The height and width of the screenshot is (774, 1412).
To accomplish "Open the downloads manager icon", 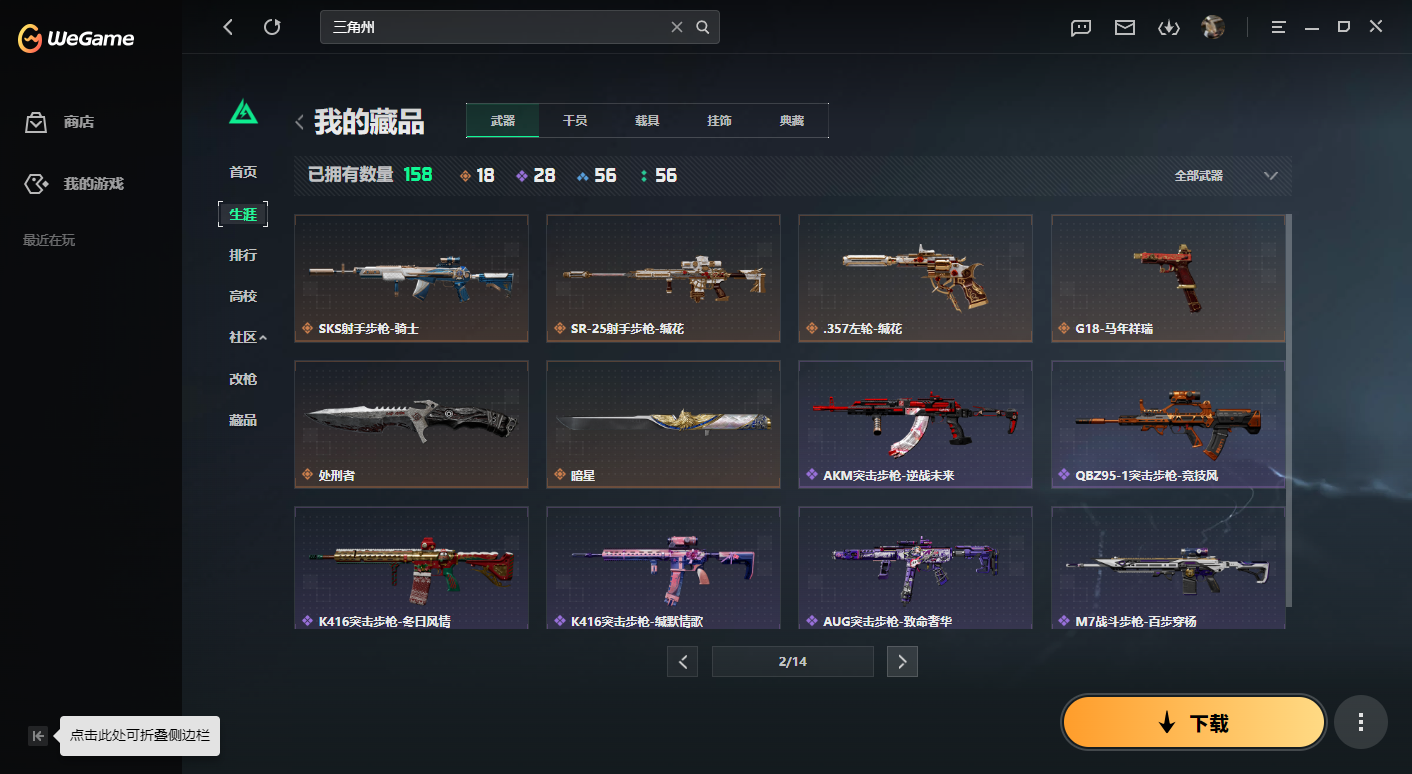I will pyautogui.click(x=1169, y=27).
